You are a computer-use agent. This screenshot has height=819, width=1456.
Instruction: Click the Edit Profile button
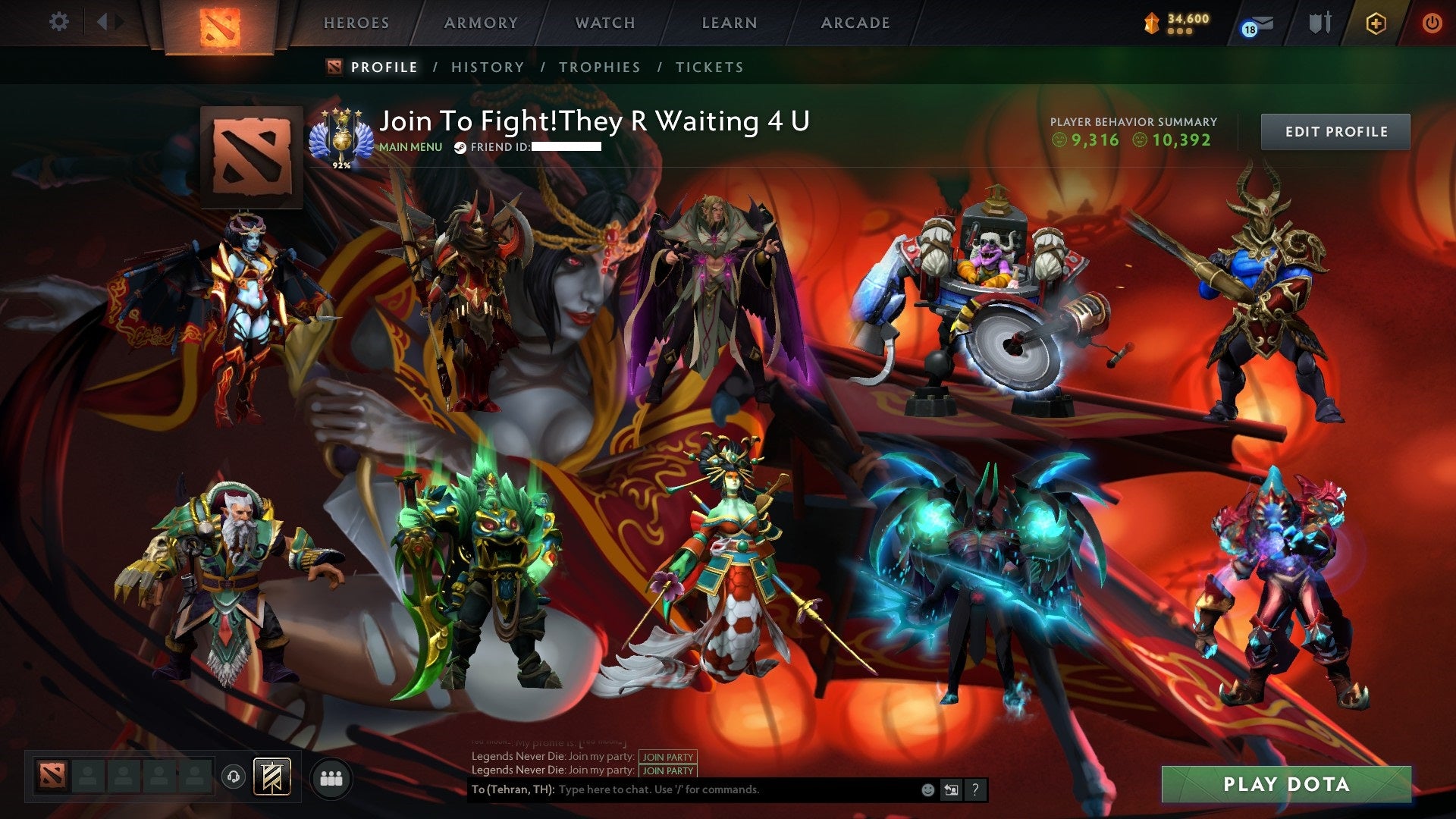pyautogui.click(x=1335, y=131)
